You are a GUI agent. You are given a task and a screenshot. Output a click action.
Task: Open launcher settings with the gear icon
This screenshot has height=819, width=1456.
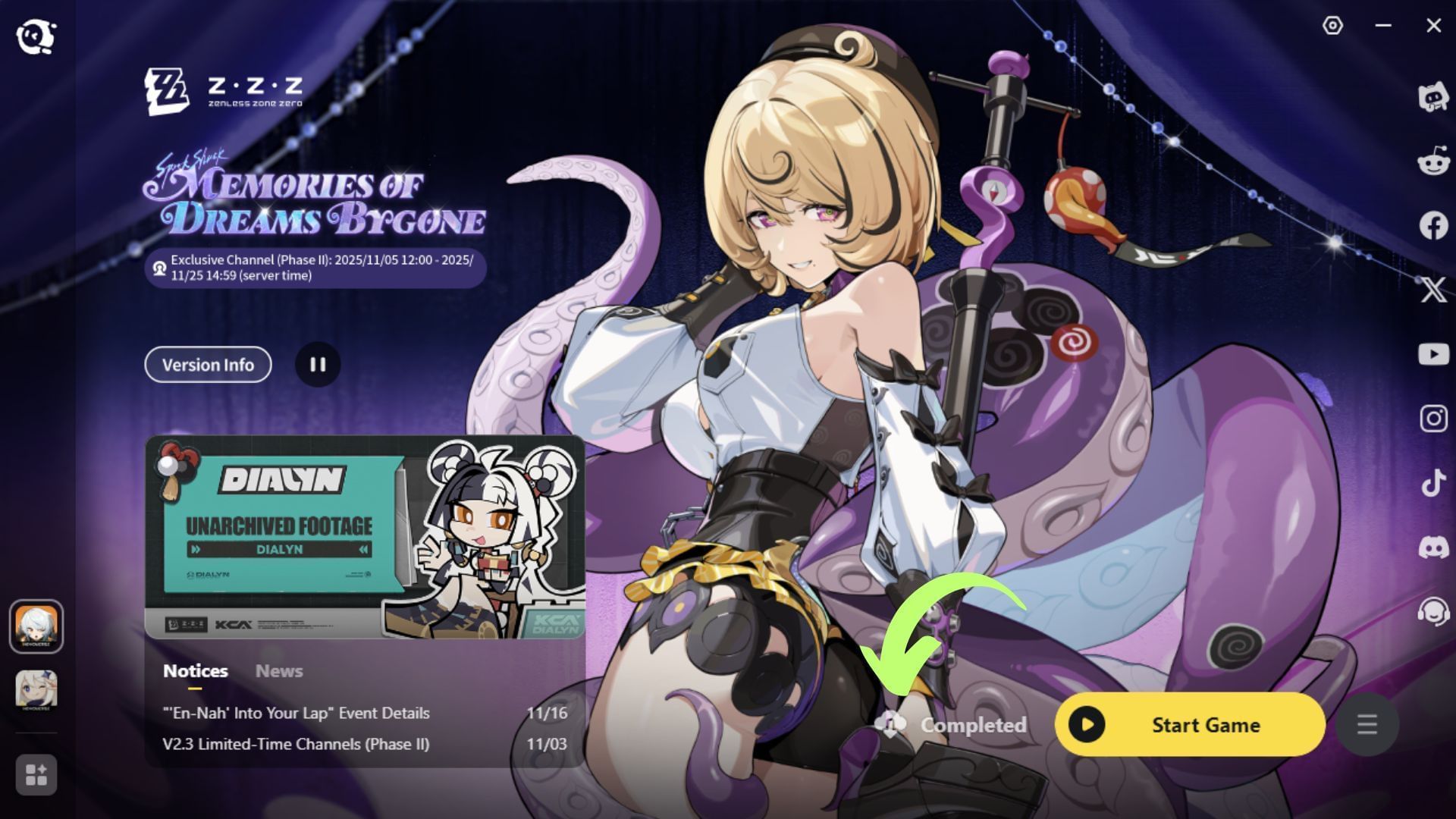(1332, 25)
